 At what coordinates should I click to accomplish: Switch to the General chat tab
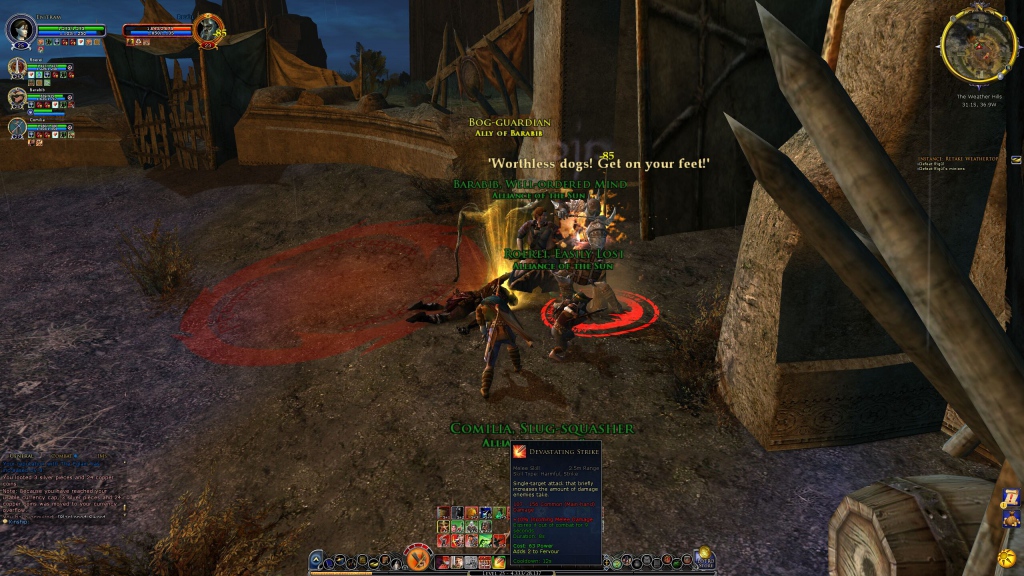click(21, 456)
